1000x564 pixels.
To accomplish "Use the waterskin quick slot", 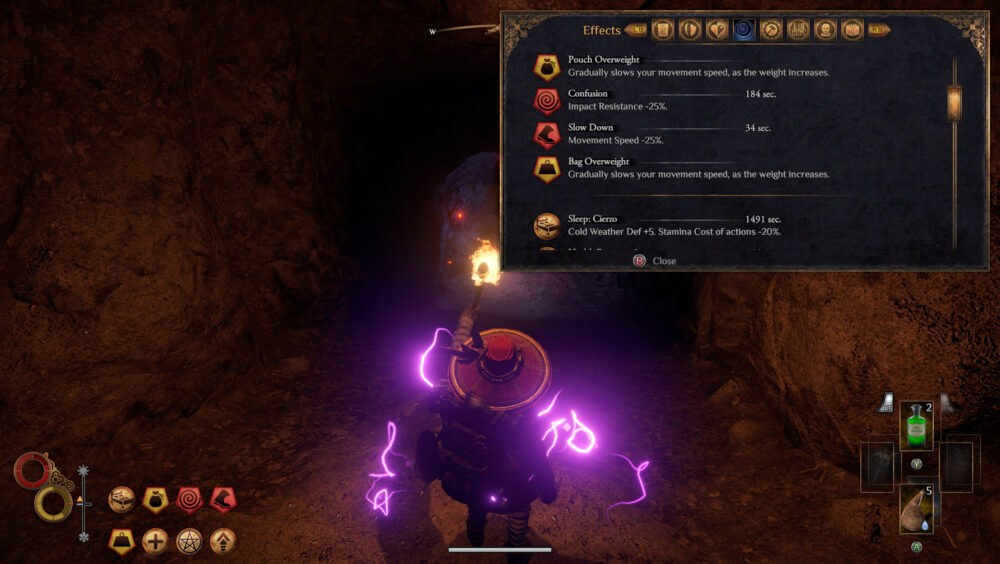I will 916,508.
